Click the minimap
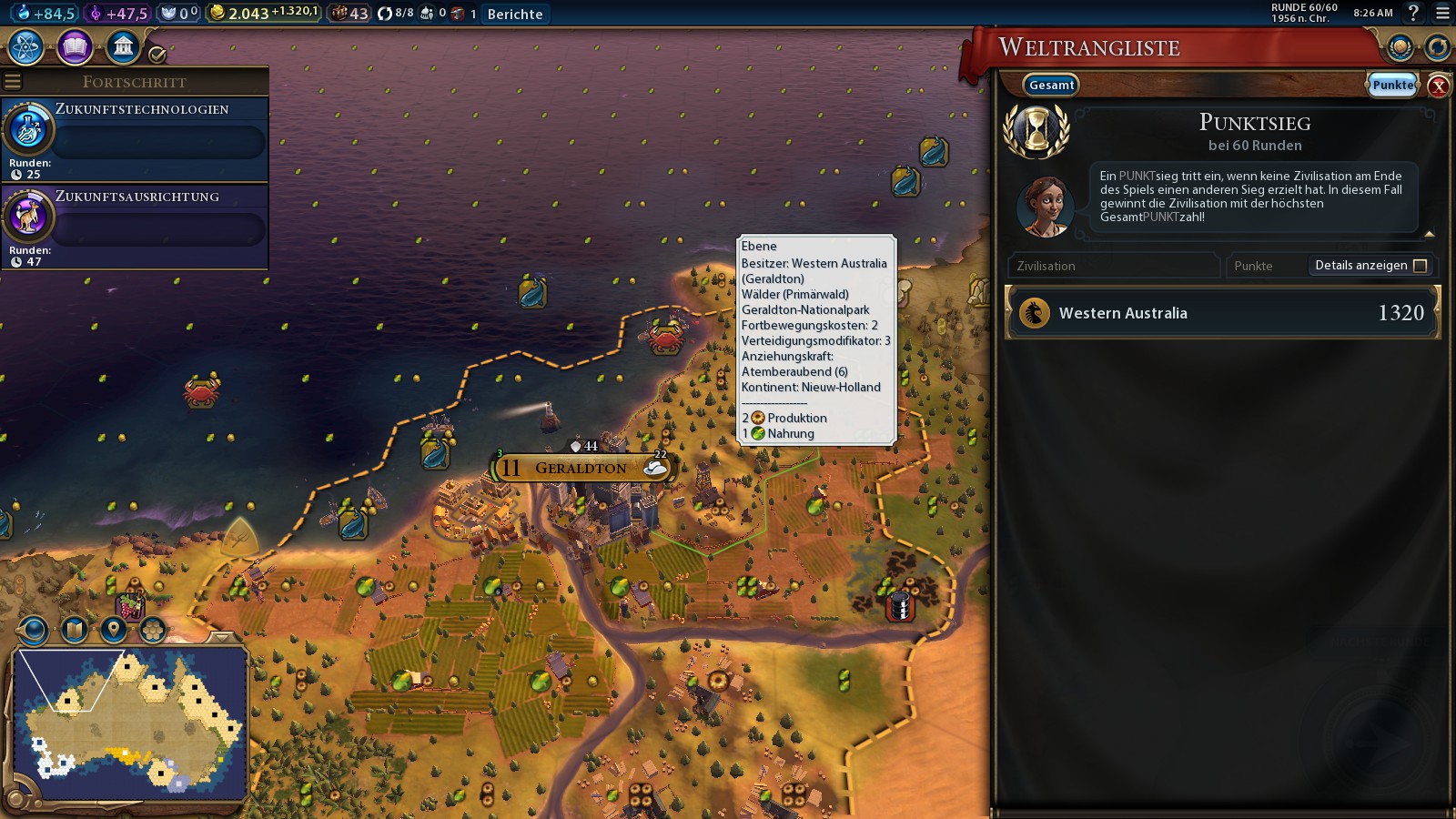 131,723
